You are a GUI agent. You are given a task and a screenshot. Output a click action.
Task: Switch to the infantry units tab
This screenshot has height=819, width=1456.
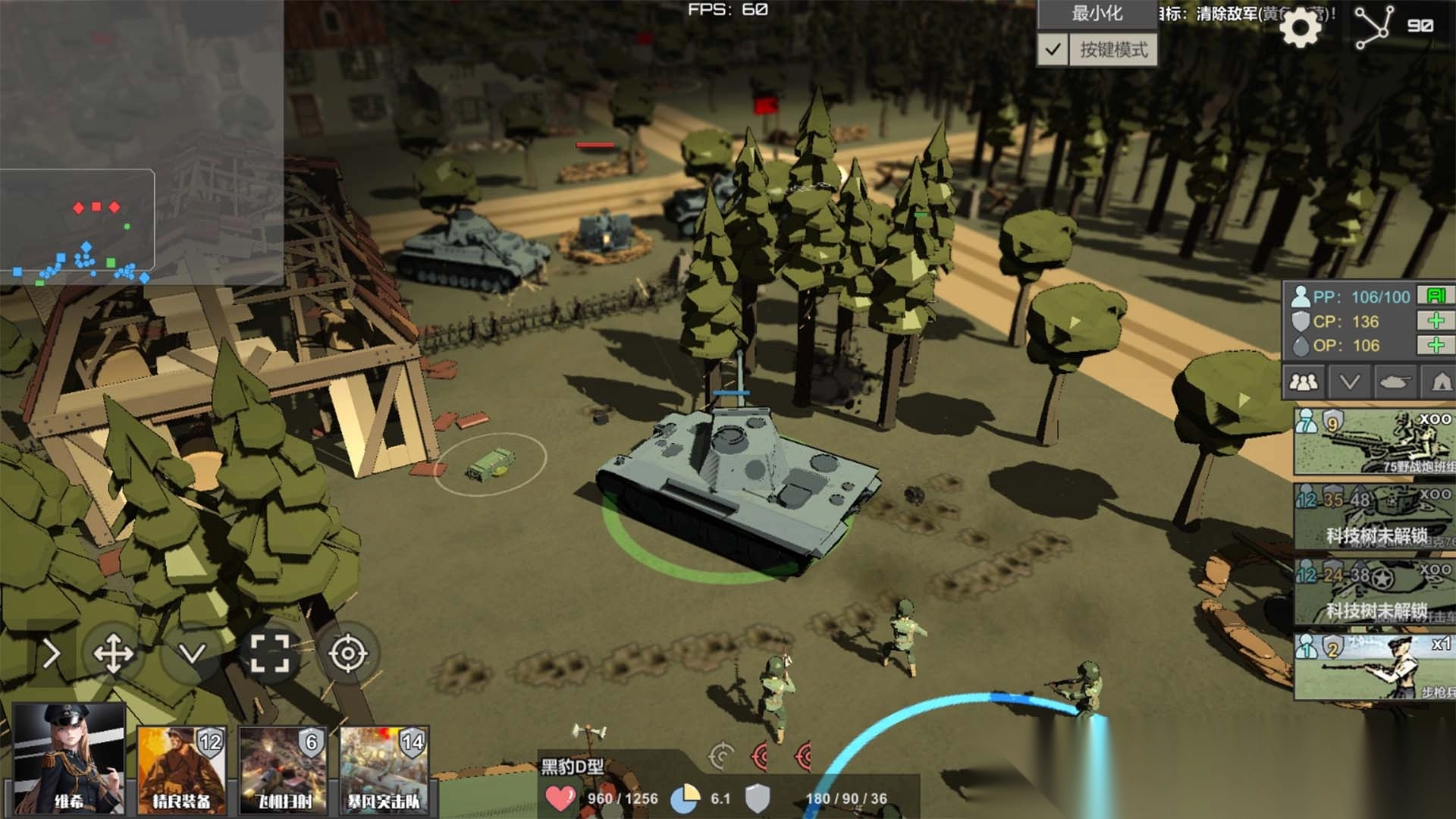pos(1304,382)
